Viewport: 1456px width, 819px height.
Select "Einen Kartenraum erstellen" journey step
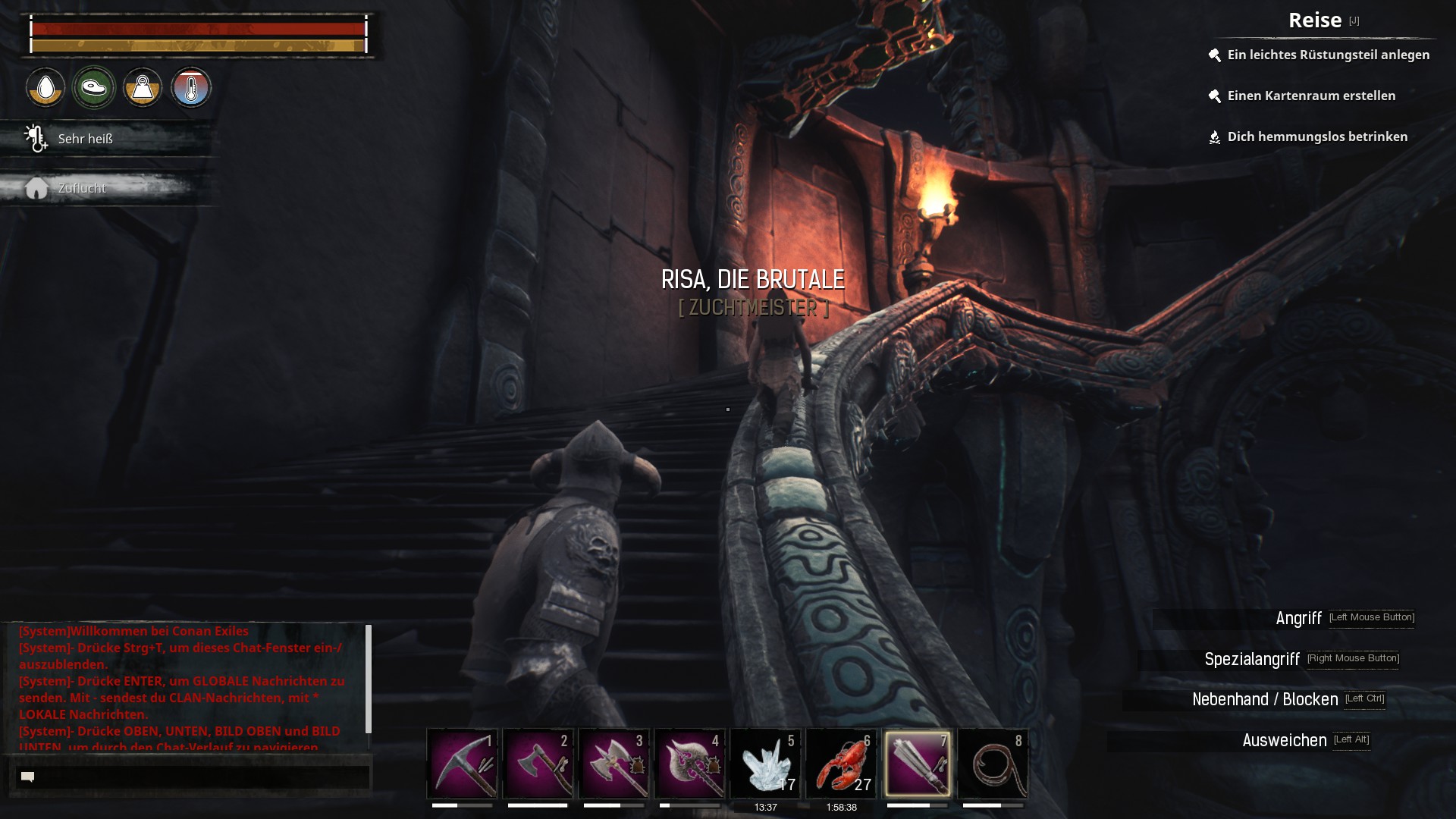pos(1311,96)
